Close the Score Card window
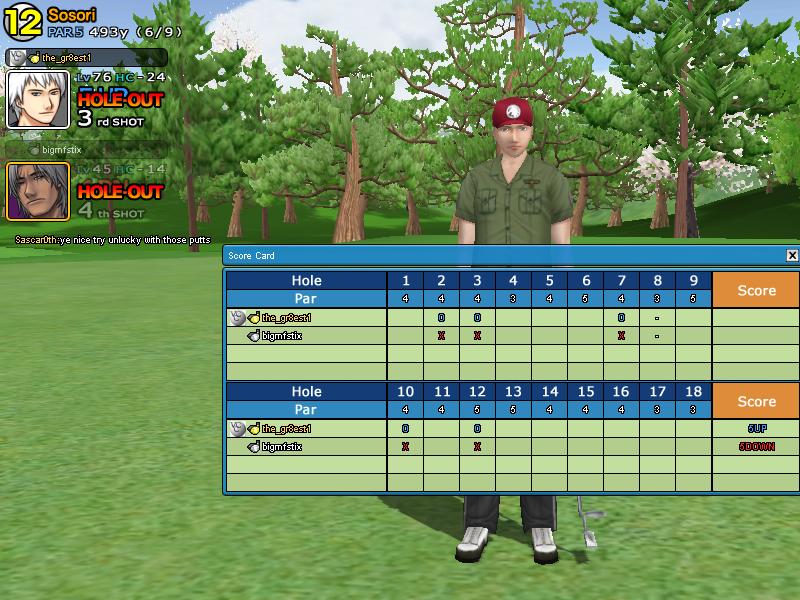Screen dimensions: 800x600 792,256
